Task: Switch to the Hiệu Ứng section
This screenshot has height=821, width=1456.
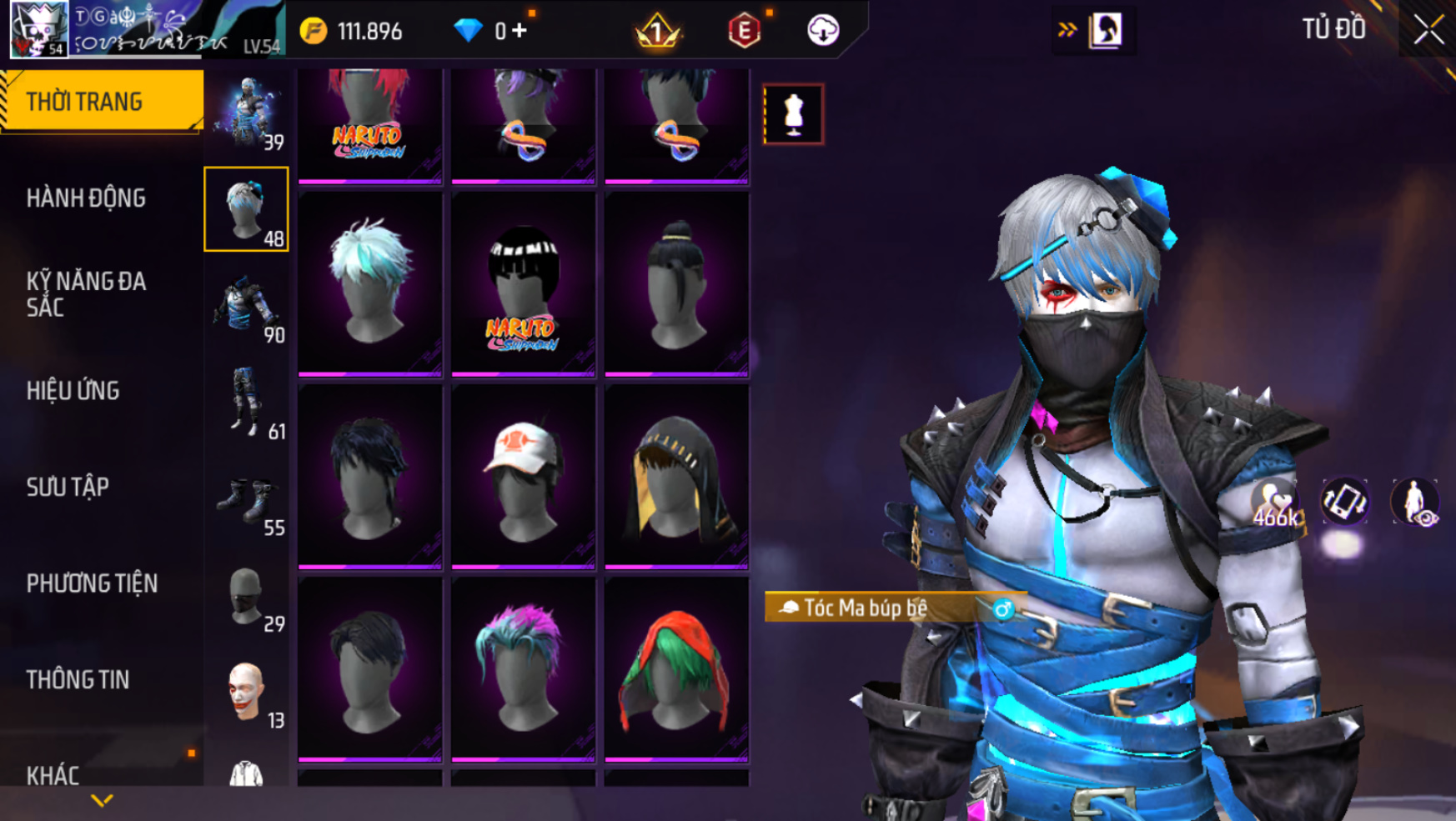Action: (73, 391)
